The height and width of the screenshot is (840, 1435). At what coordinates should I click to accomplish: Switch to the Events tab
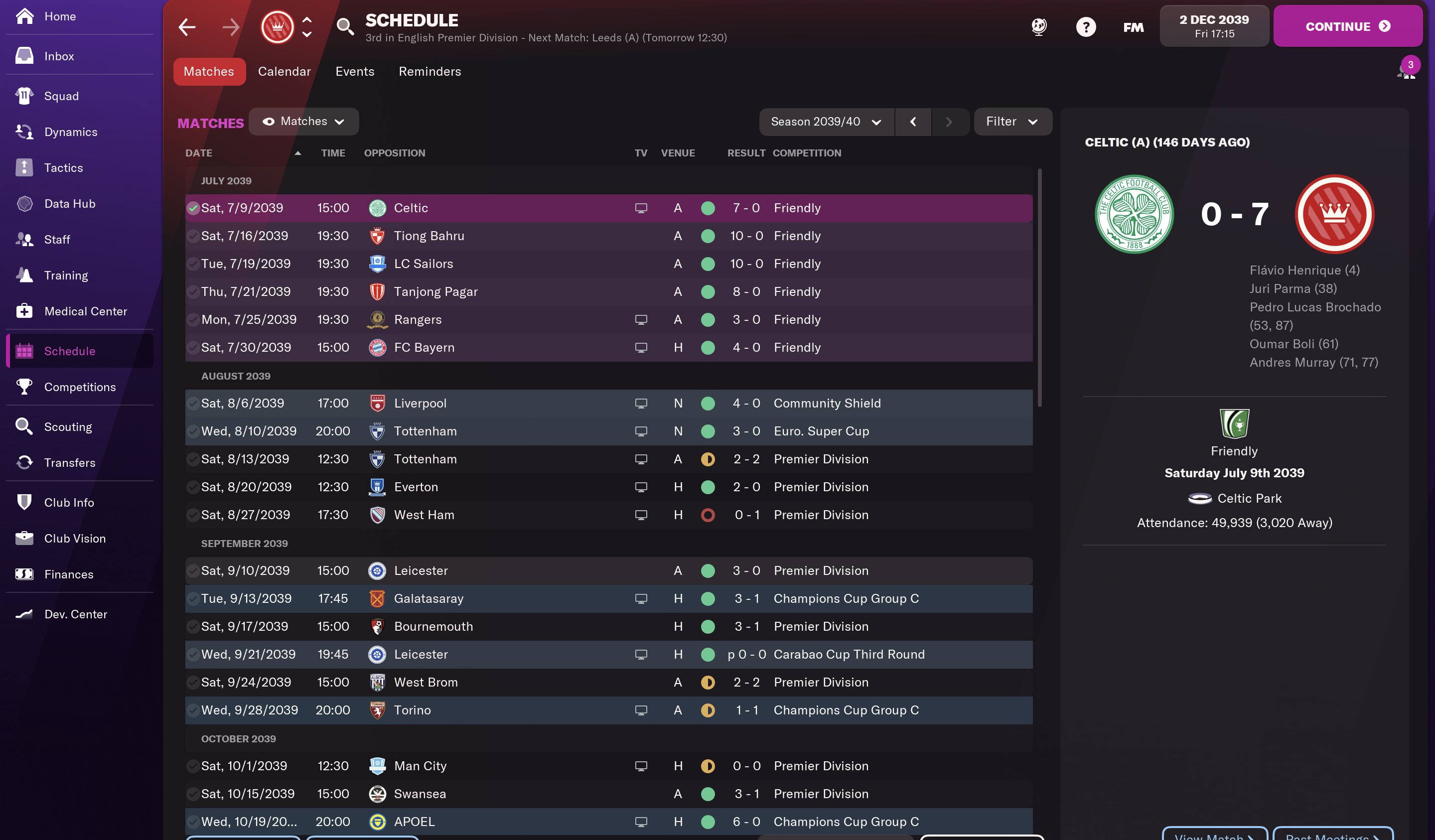(354, 71)
